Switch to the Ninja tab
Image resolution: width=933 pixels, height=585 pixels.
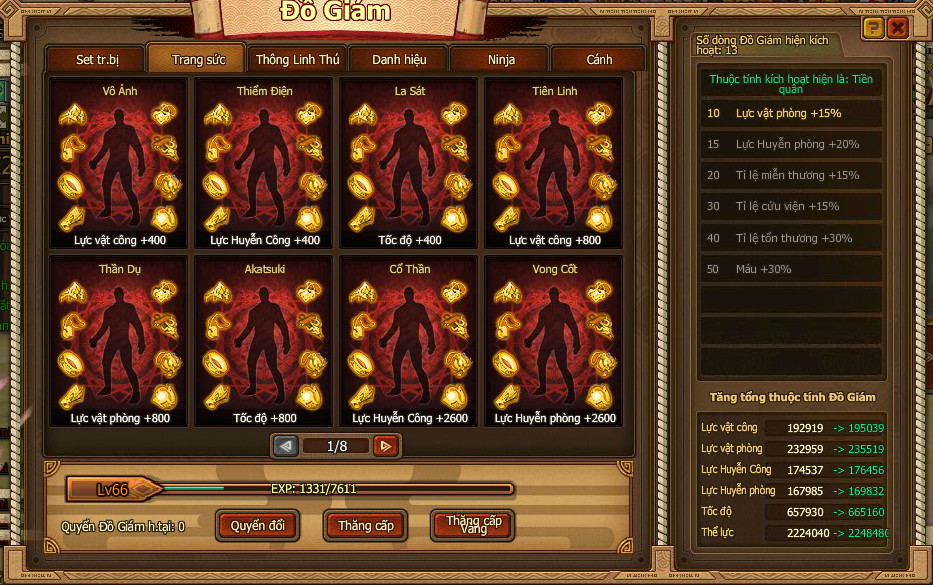(501, 60)
